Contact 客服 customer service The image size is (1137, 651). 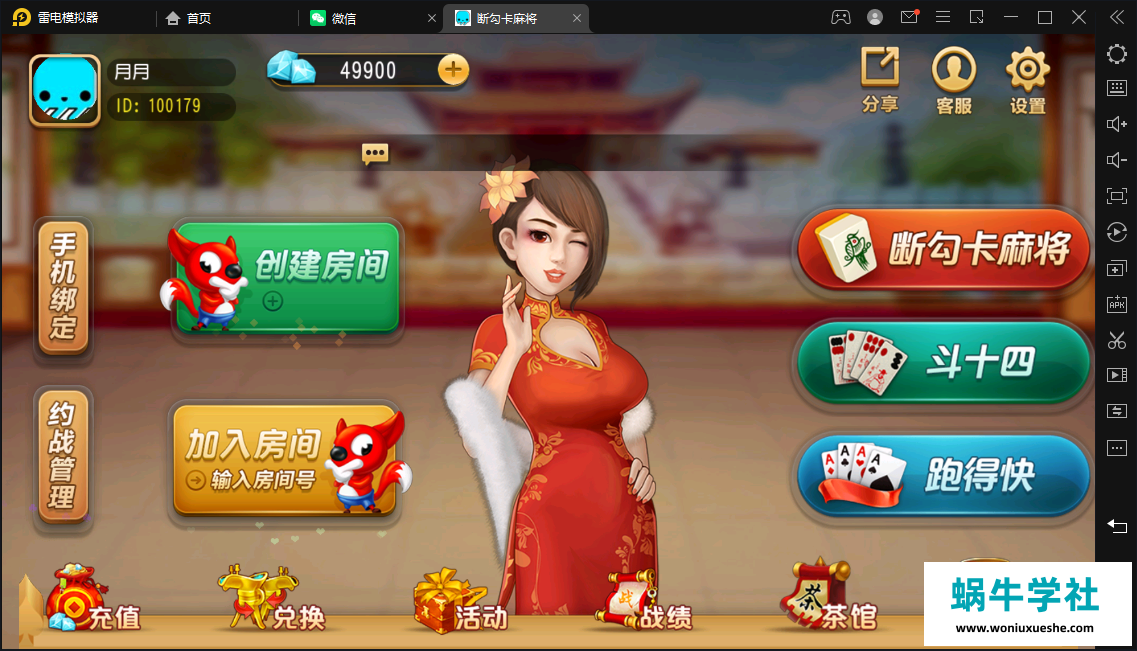(x=954, y=79)
